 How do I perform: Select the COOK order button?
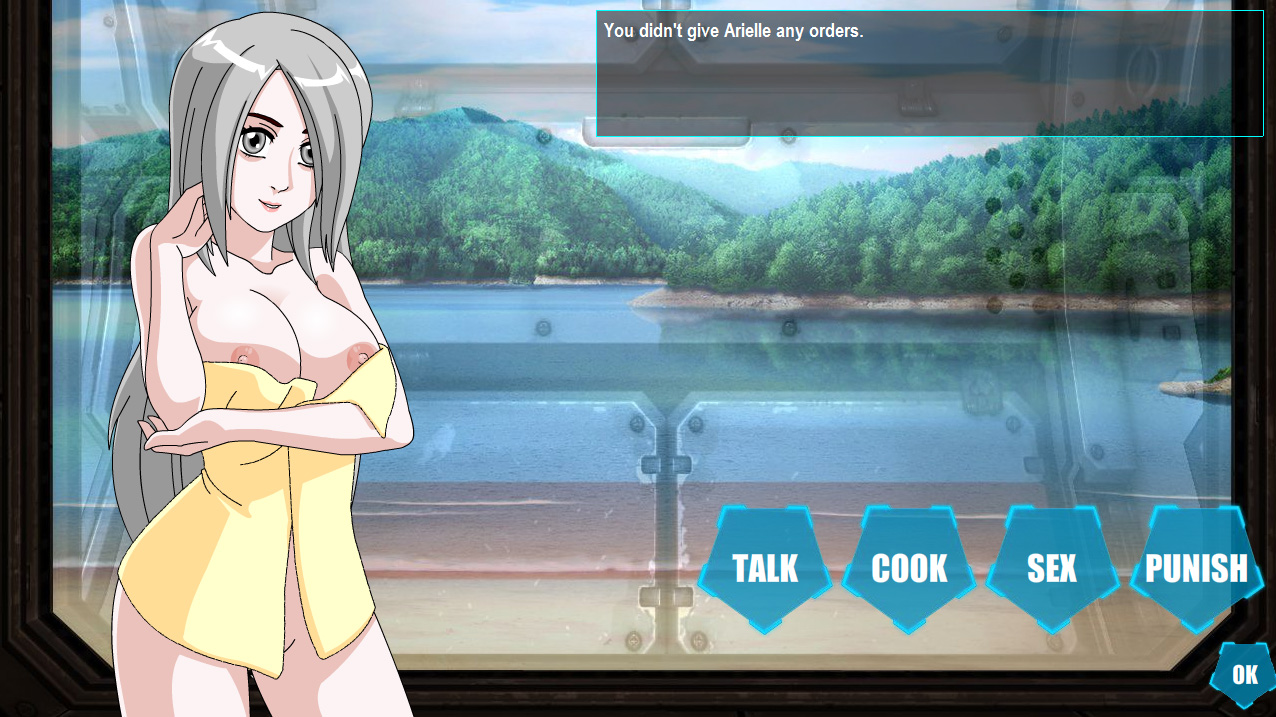point(909,568)
